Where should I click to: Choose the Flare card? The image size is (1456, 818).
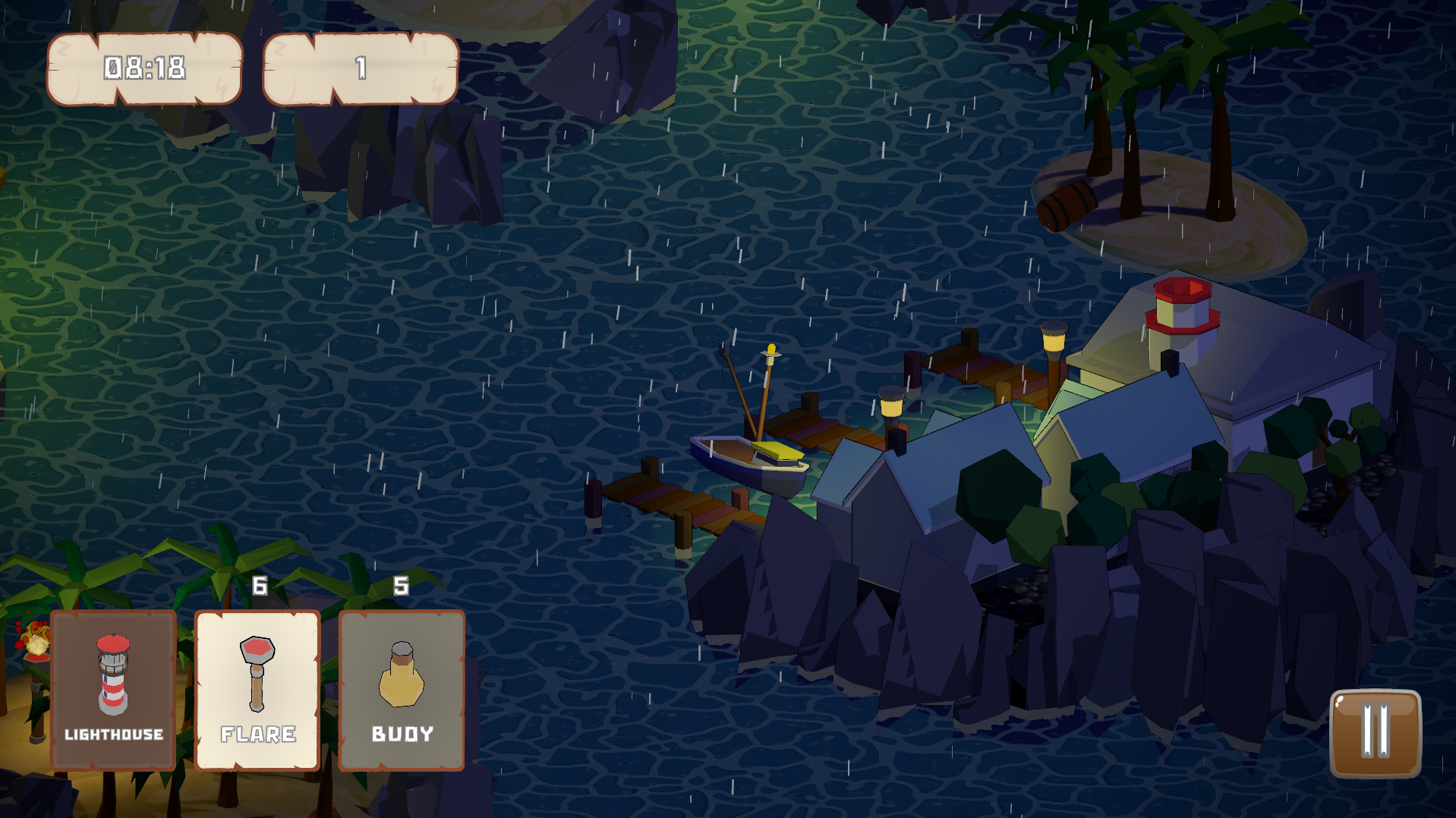257,690
